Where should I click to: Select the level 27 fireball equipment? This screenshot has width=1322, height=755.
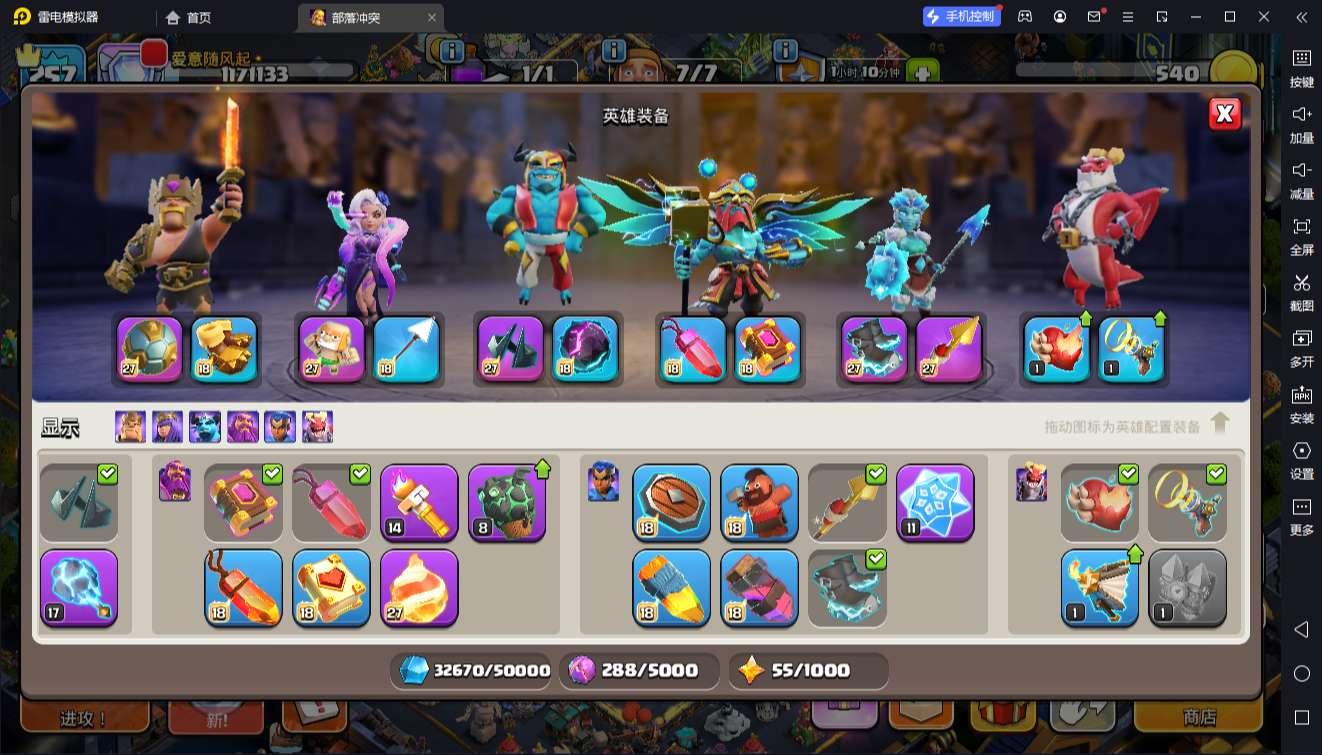pos(419,587)
